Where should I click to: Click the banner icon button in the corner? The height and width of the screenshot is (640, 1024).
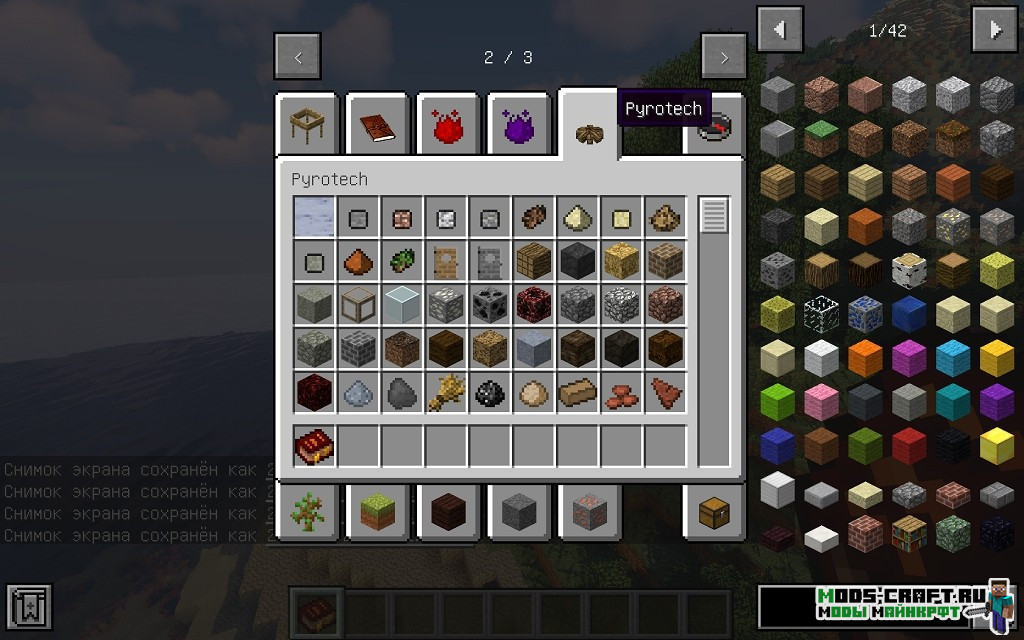coord(29,607)
